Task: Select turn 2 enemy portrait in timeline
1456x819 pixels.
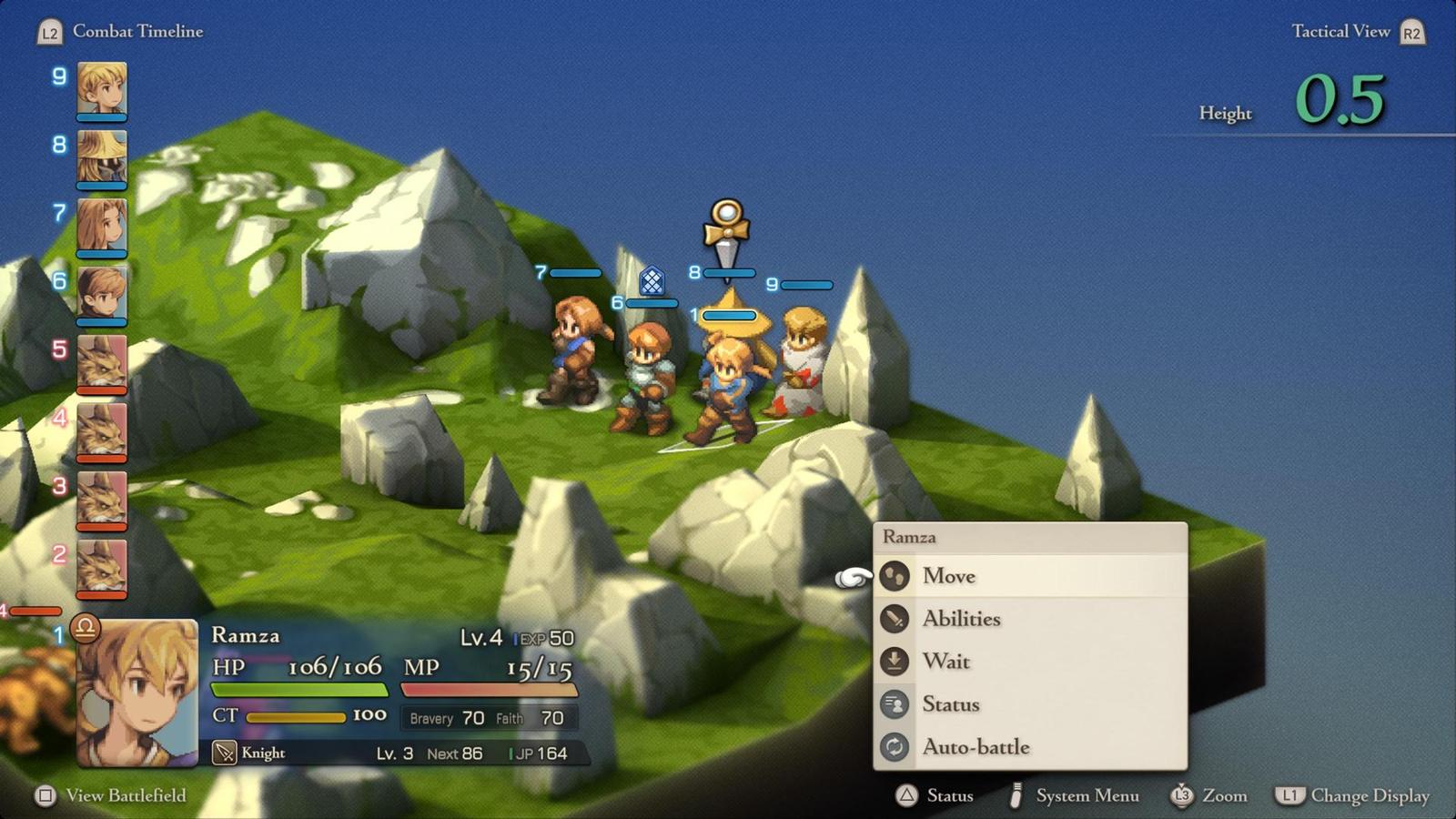Action: (x=102, y=566)
